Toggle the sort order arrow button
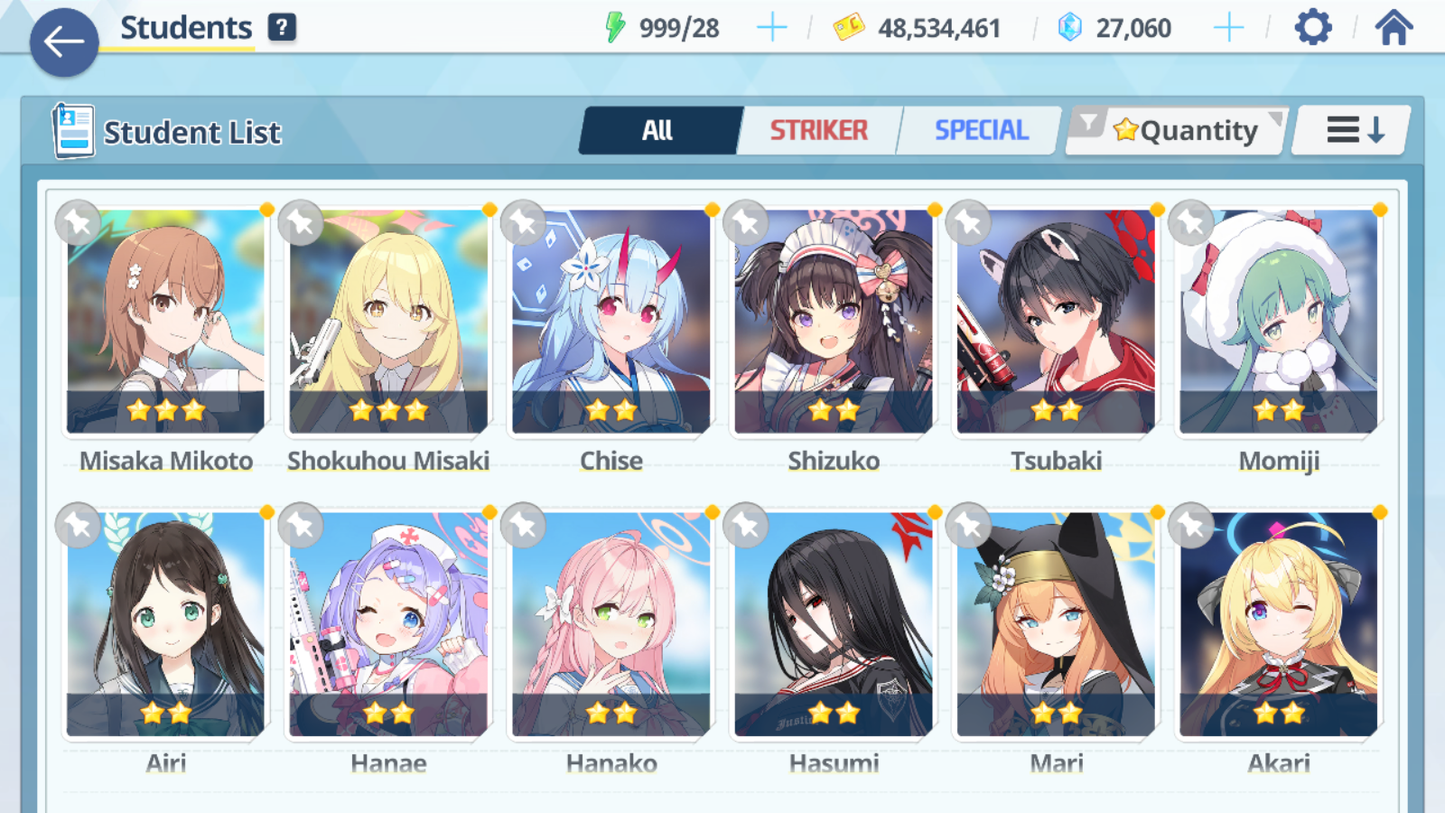Screen dimensions: 1445x813 pyautogui.click(x=1354, y=130)
